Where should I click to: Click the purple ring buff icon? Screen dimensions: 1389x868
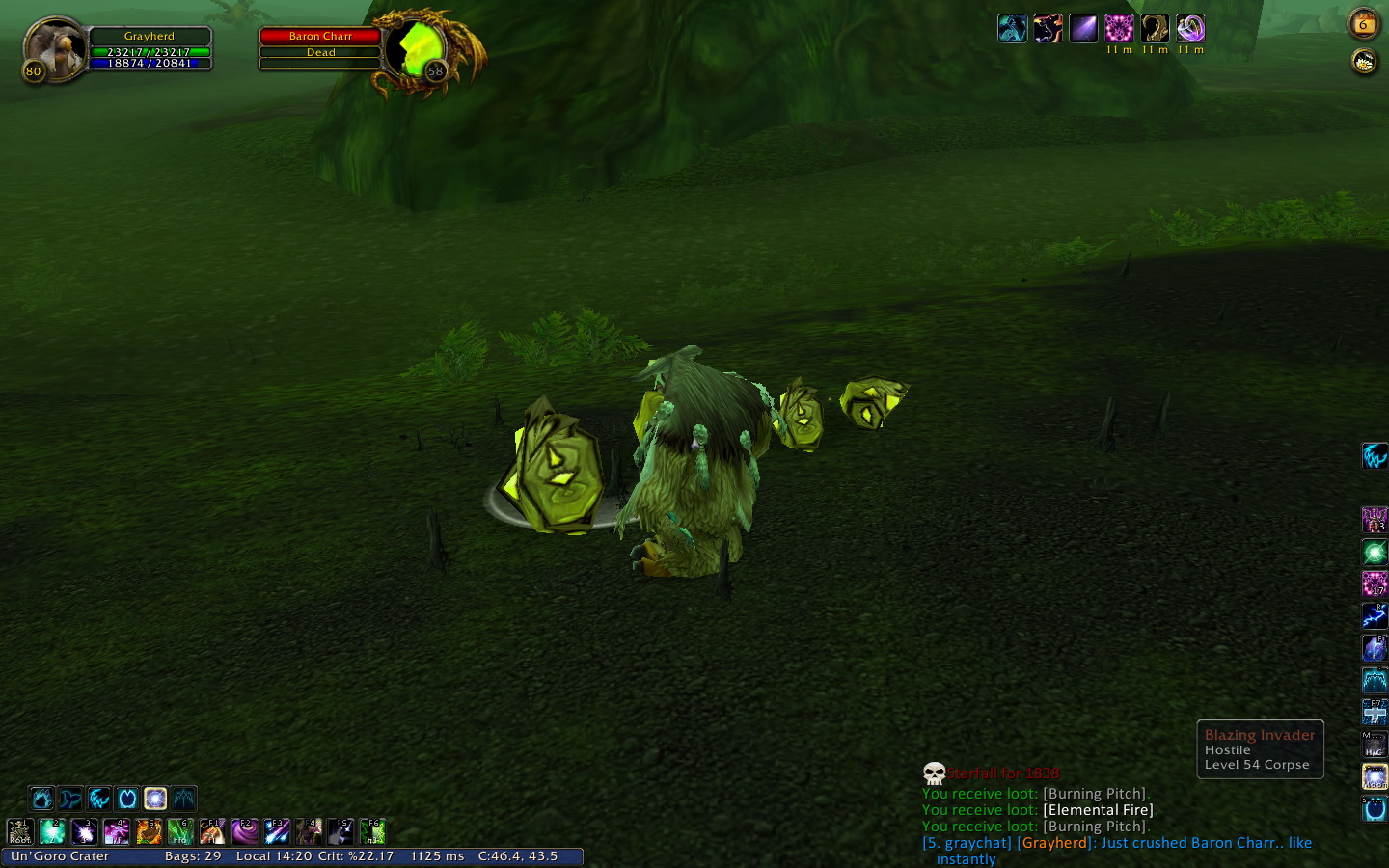click(1190, 29)
